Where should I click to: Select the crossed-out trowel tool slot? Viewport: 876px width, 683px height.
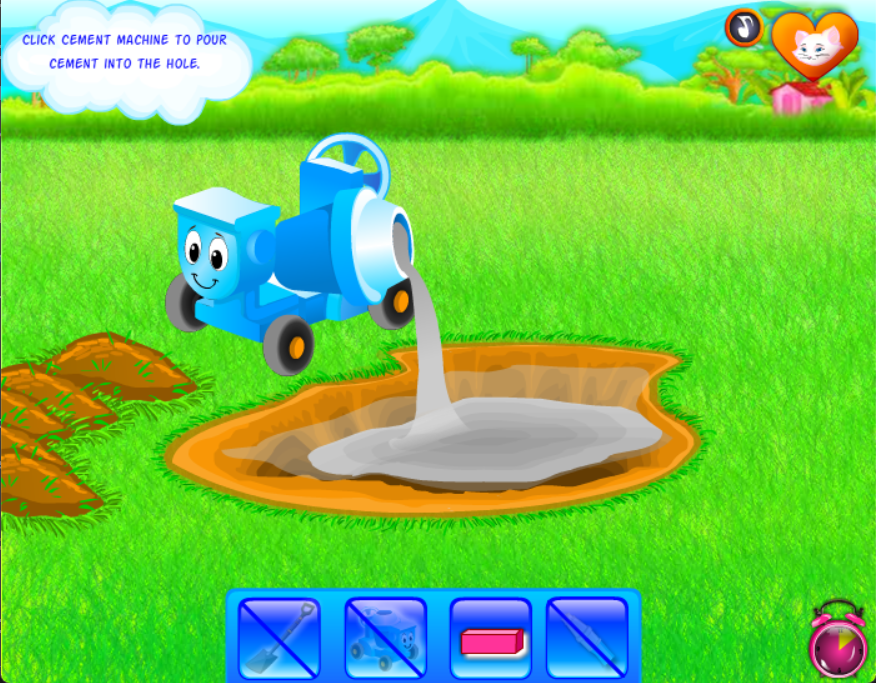(587, 638)
